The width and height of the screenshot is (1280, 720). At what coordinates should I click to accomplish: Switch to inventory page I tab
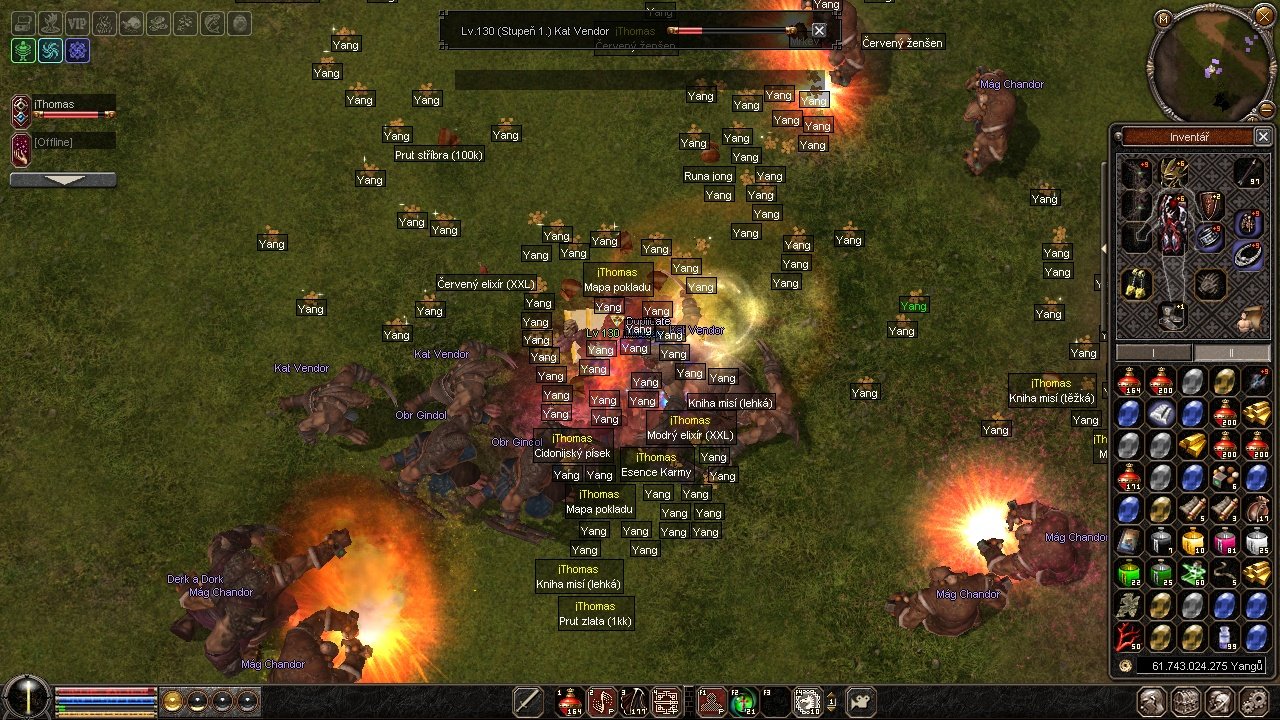pyautogui.click(x=1154, y=353)
